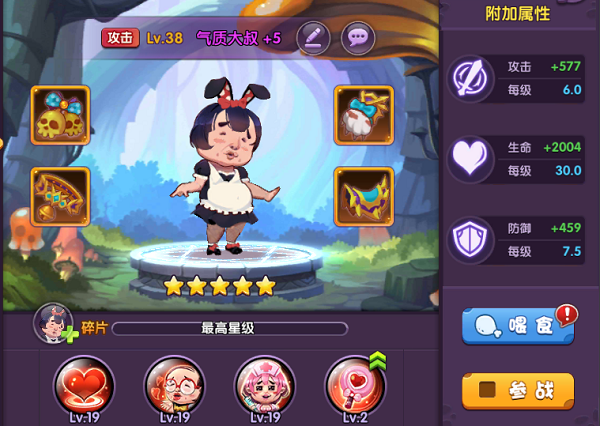Open the bald glasses man skill icon
600x426 pixels.
point(174,385)
